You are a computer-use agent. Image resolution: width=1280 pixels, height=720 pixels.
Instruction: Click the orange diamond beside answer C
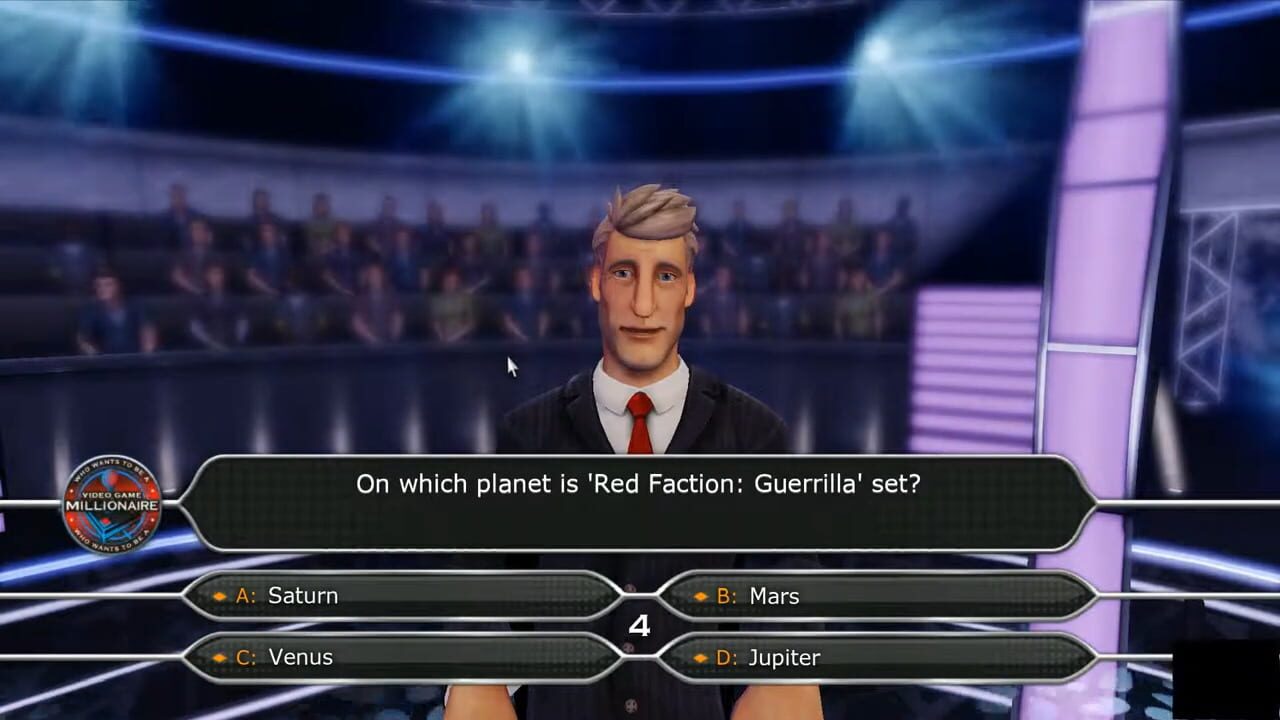[x=222, y=657]
